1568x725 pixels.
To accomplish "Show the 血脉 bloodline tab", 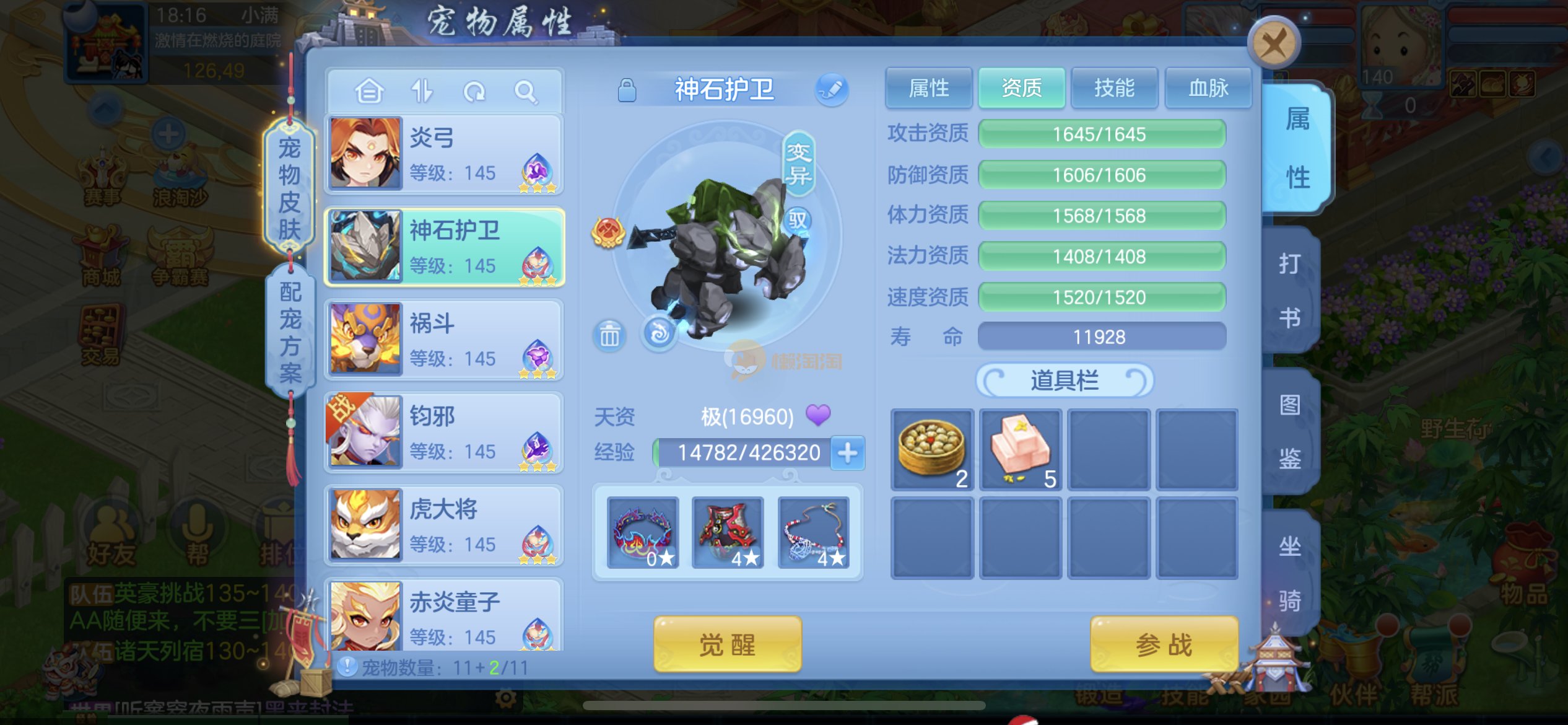I will point(1208,88).
